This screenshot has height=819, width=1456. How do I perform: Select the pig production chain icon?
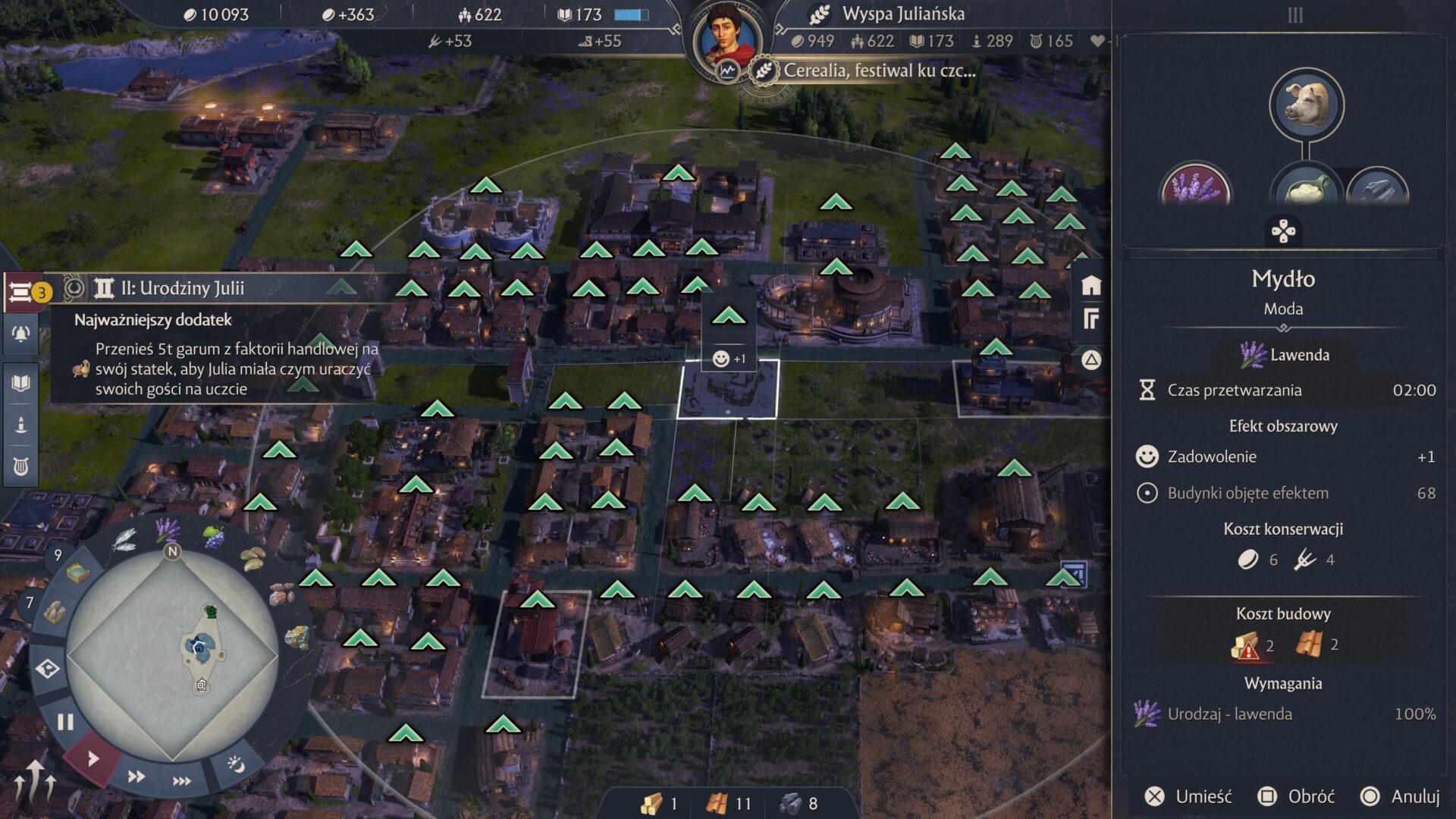1306,105
